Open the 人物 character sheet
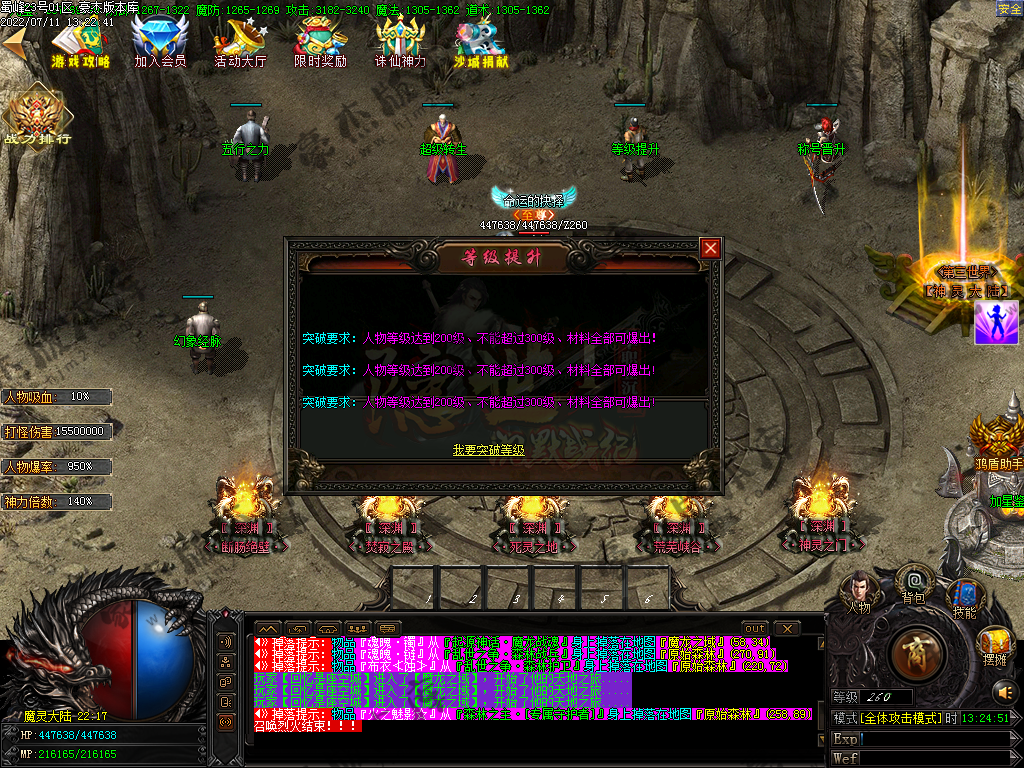 858,589
